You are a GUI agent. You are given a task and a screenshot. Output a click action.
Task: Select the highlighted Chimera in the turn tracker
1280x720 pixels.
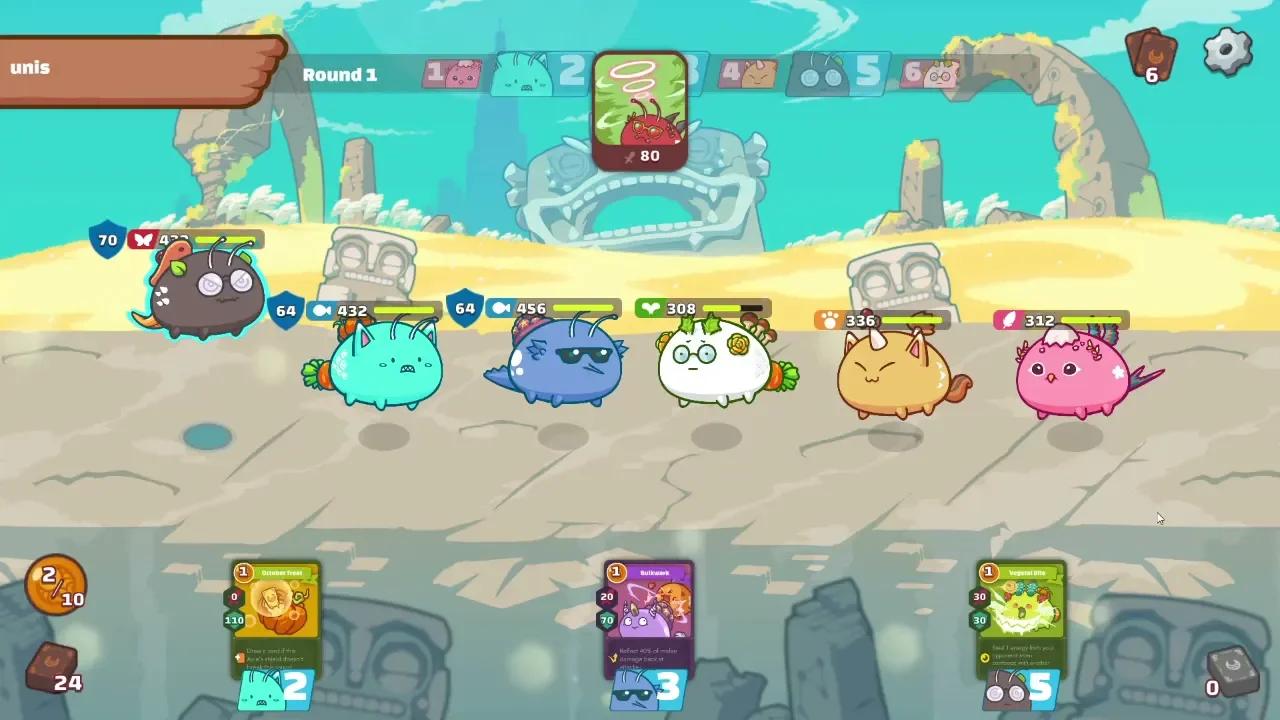tap(640, 110)
